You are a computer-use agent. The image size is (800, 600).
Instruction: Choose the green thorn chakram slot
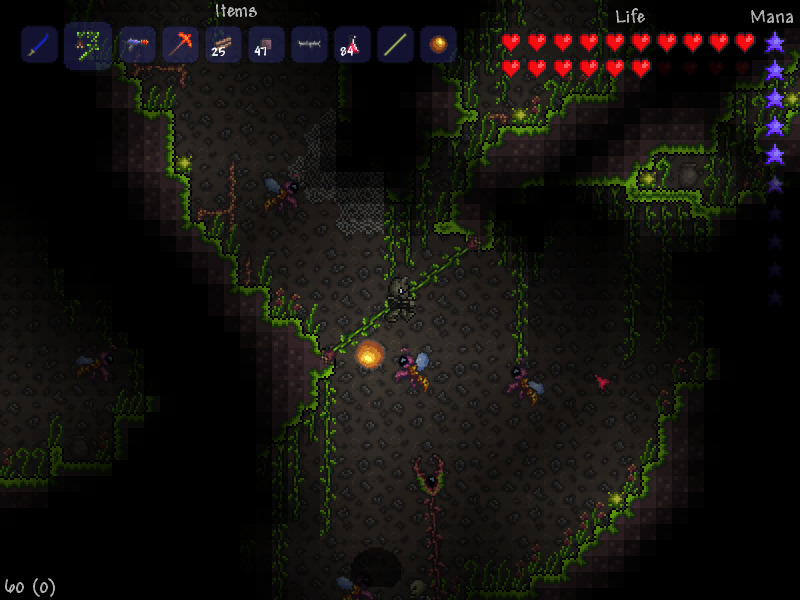[88, 45]
